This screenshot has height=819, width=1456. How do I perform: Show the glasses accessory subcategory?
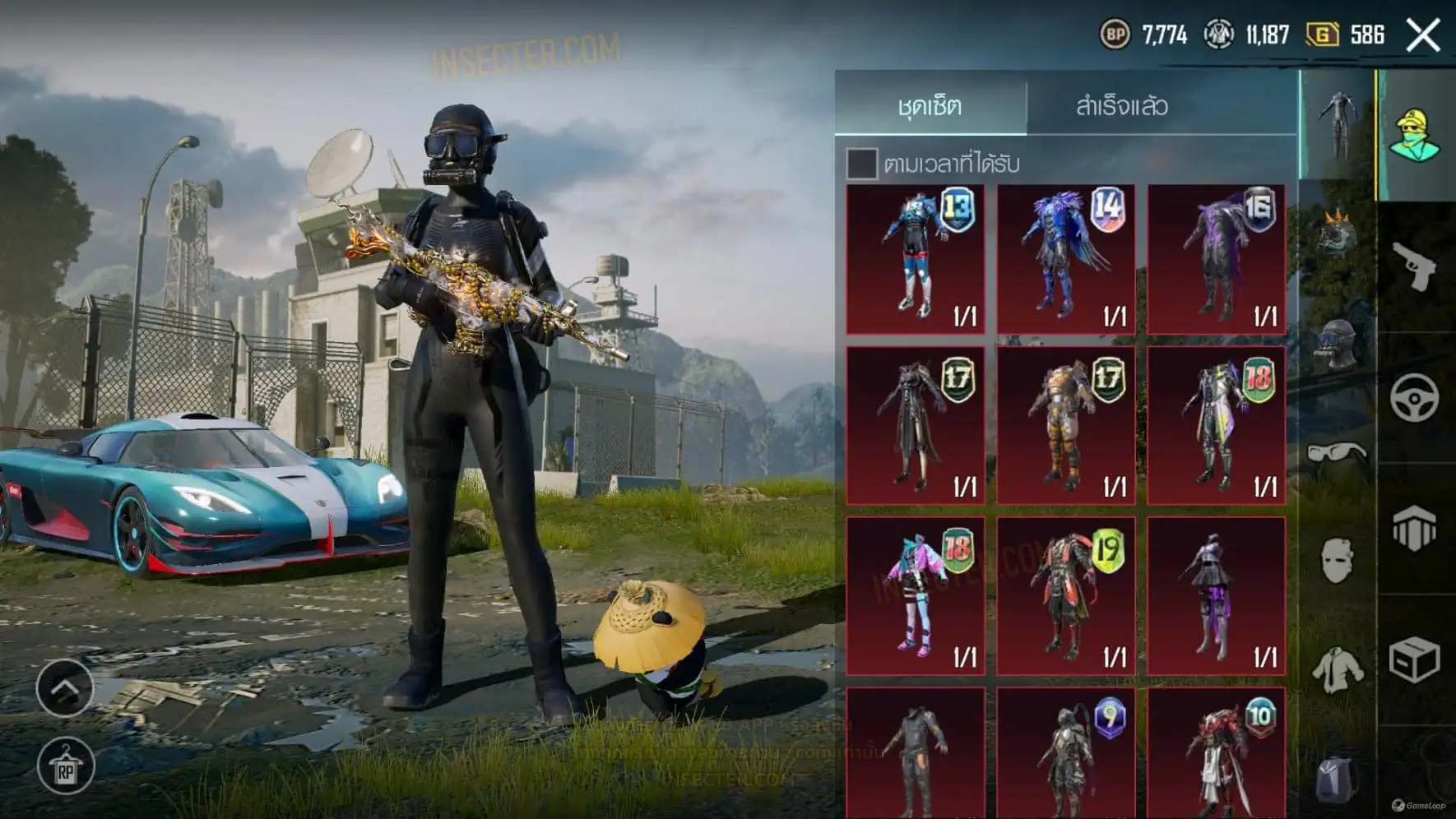coord(1337,453)
